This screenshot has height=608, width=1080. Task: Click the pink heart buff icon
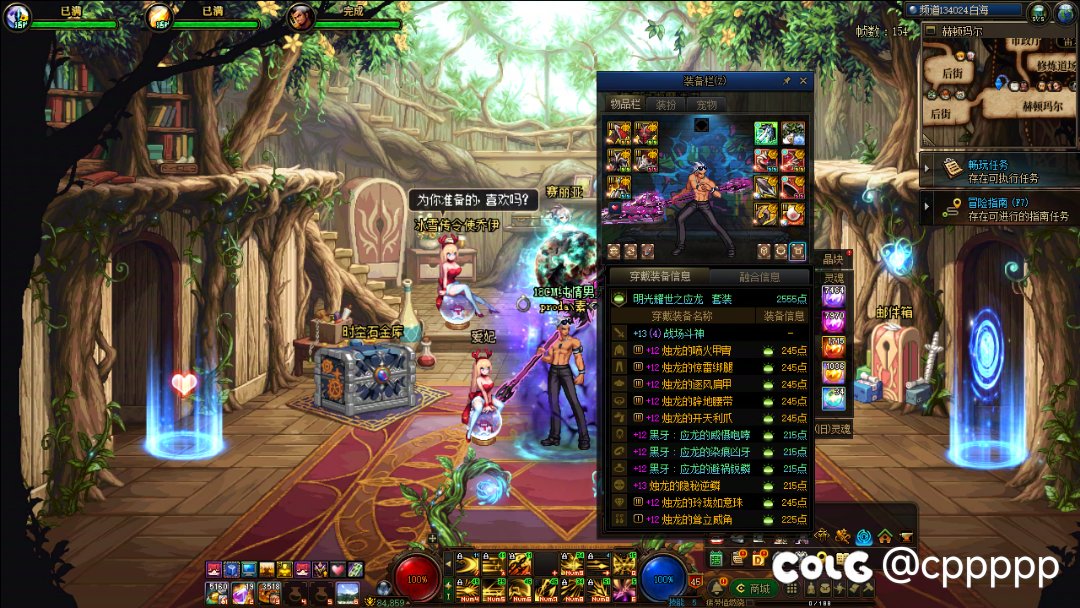[336, 569]
